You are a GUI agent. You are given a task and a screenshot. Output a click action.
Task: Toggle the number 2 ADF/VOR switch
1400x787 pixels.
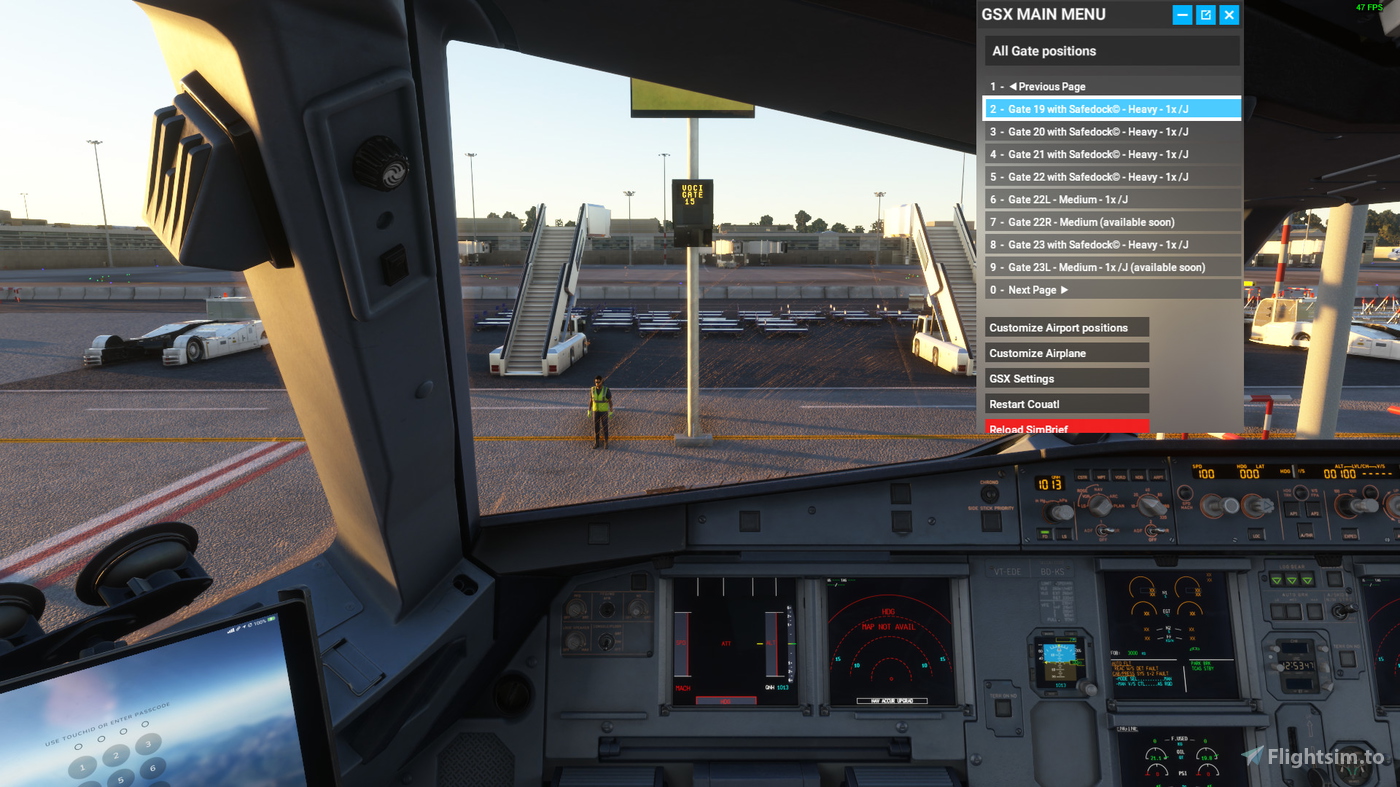tap(1154, 530)
